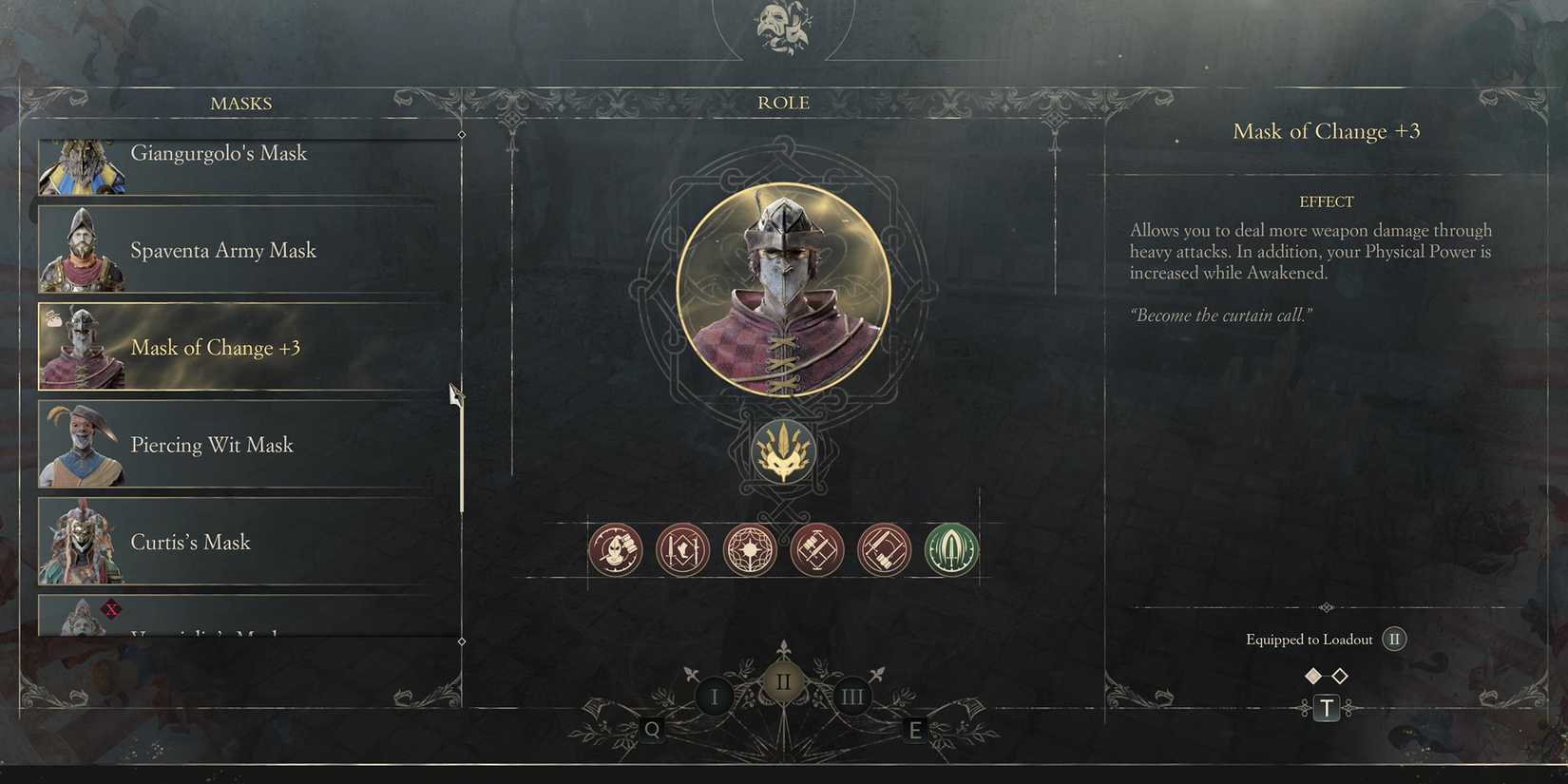Viewport: 1568px width, 784px height.
Task: Switch to Loadout I
Action: point(714,696)
